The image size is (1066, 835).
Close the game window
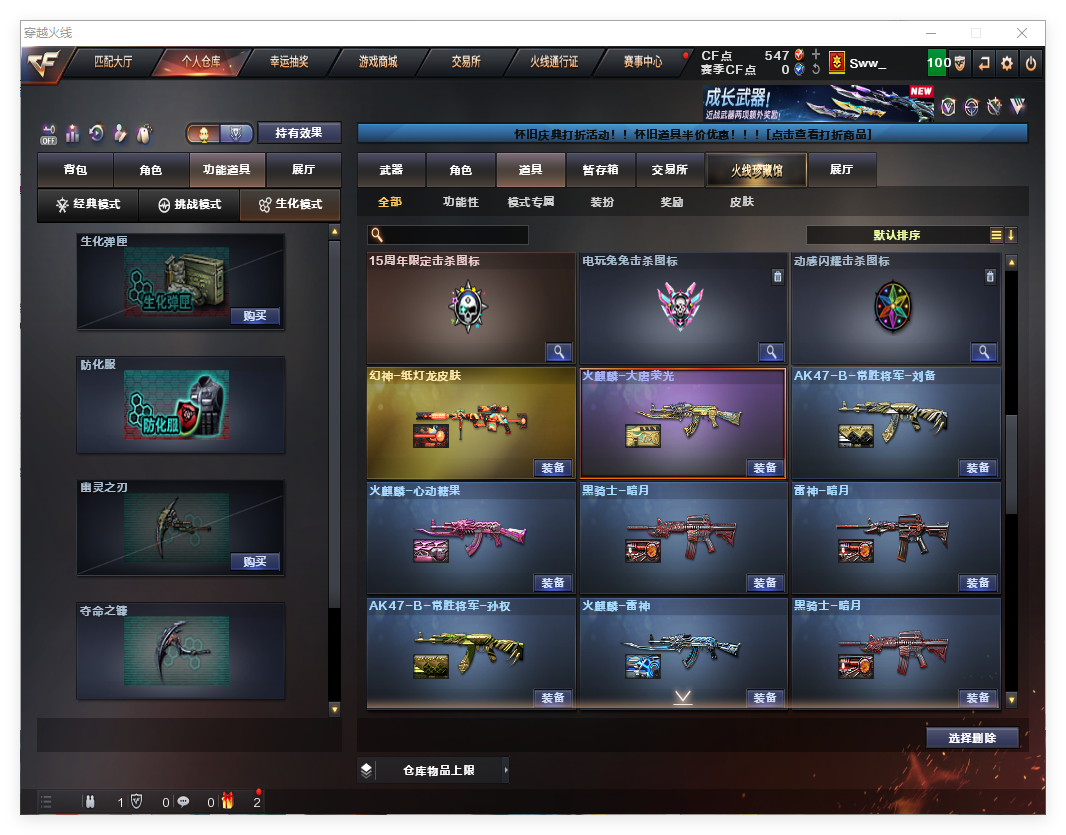pos(1022,33)
